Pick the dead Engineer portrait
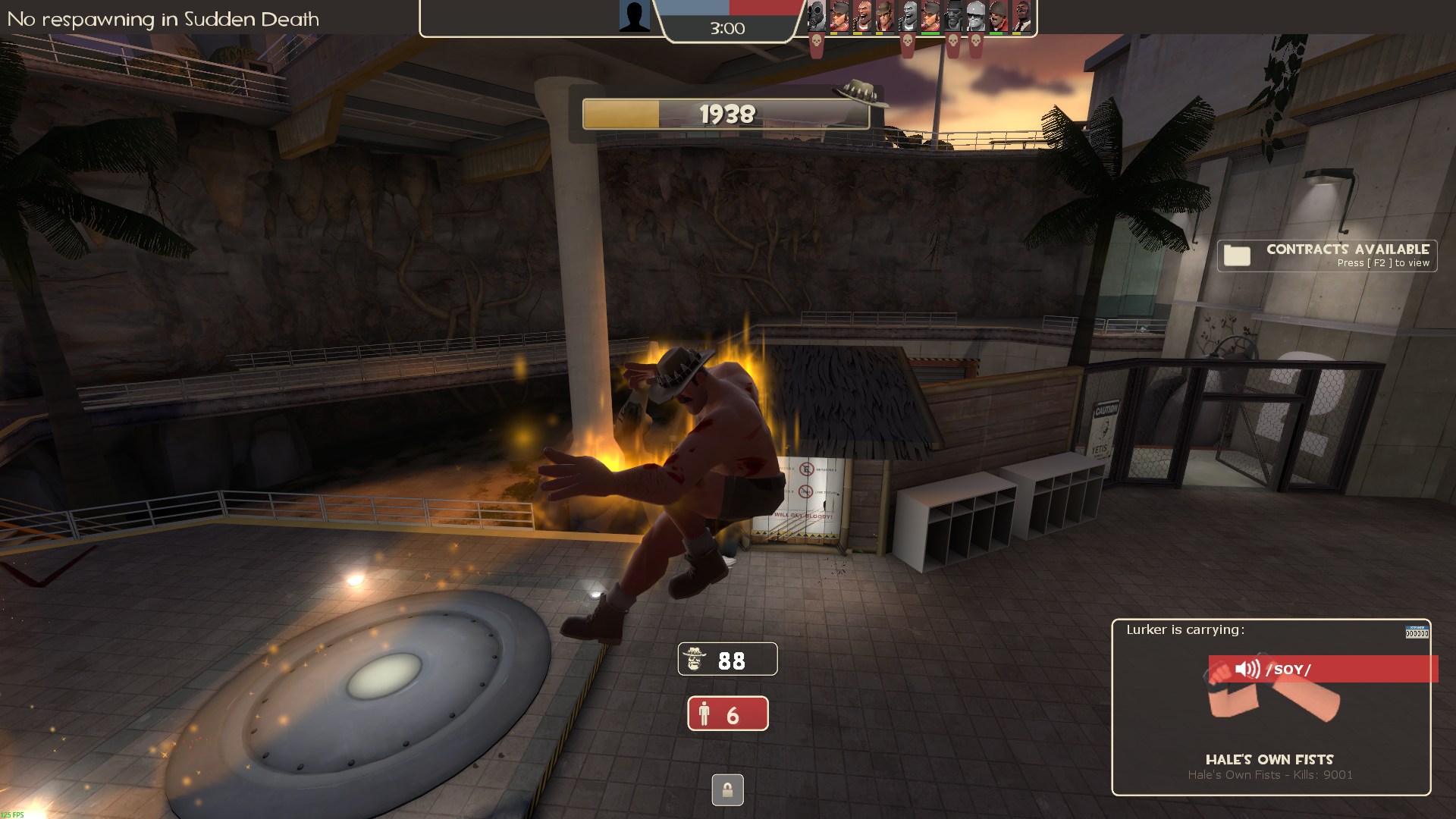The image size is (1456, 819). click(x=976, y=16)
